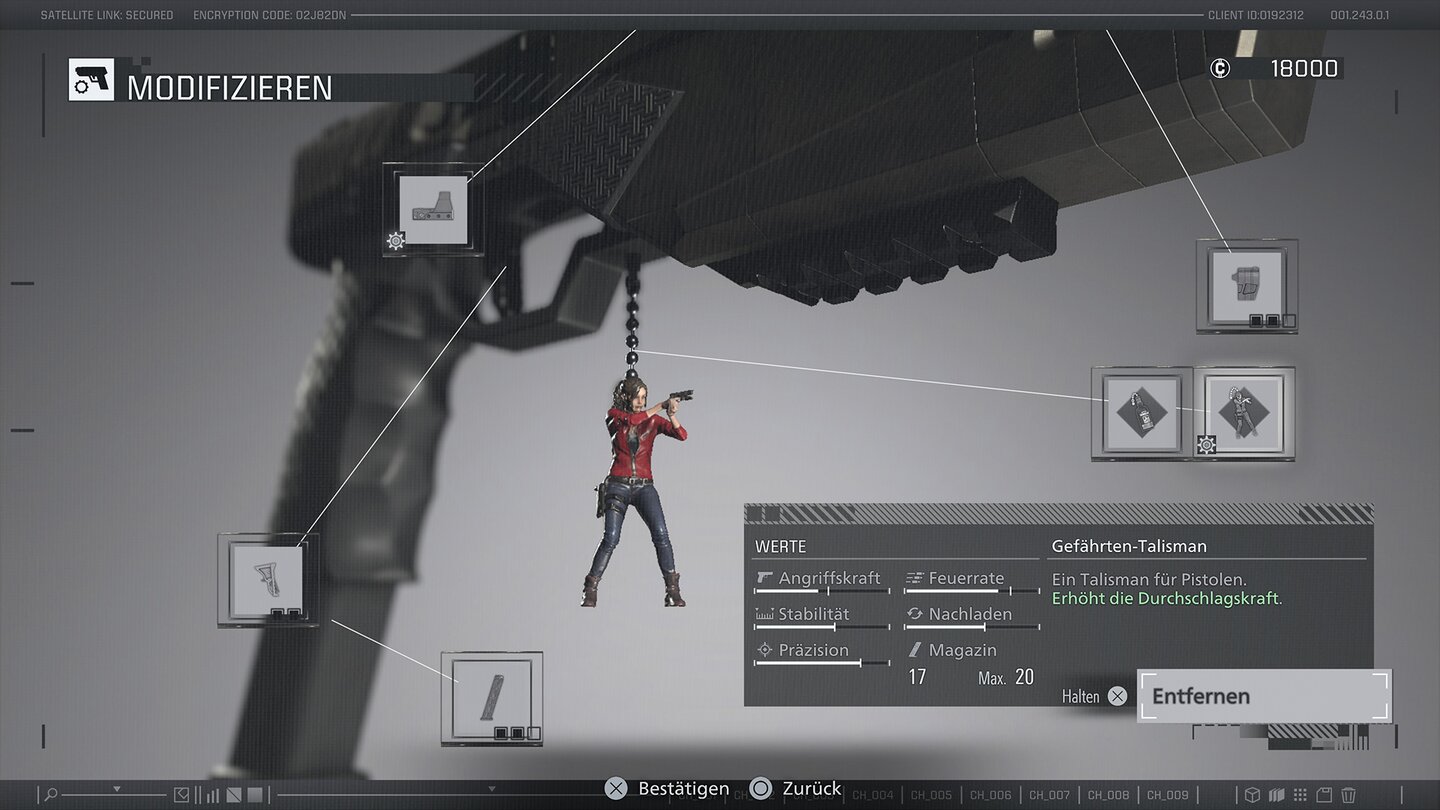Select the equipped companion figure charm slot
This screenshot has width=1440, height=810.
pos(1244,413)
